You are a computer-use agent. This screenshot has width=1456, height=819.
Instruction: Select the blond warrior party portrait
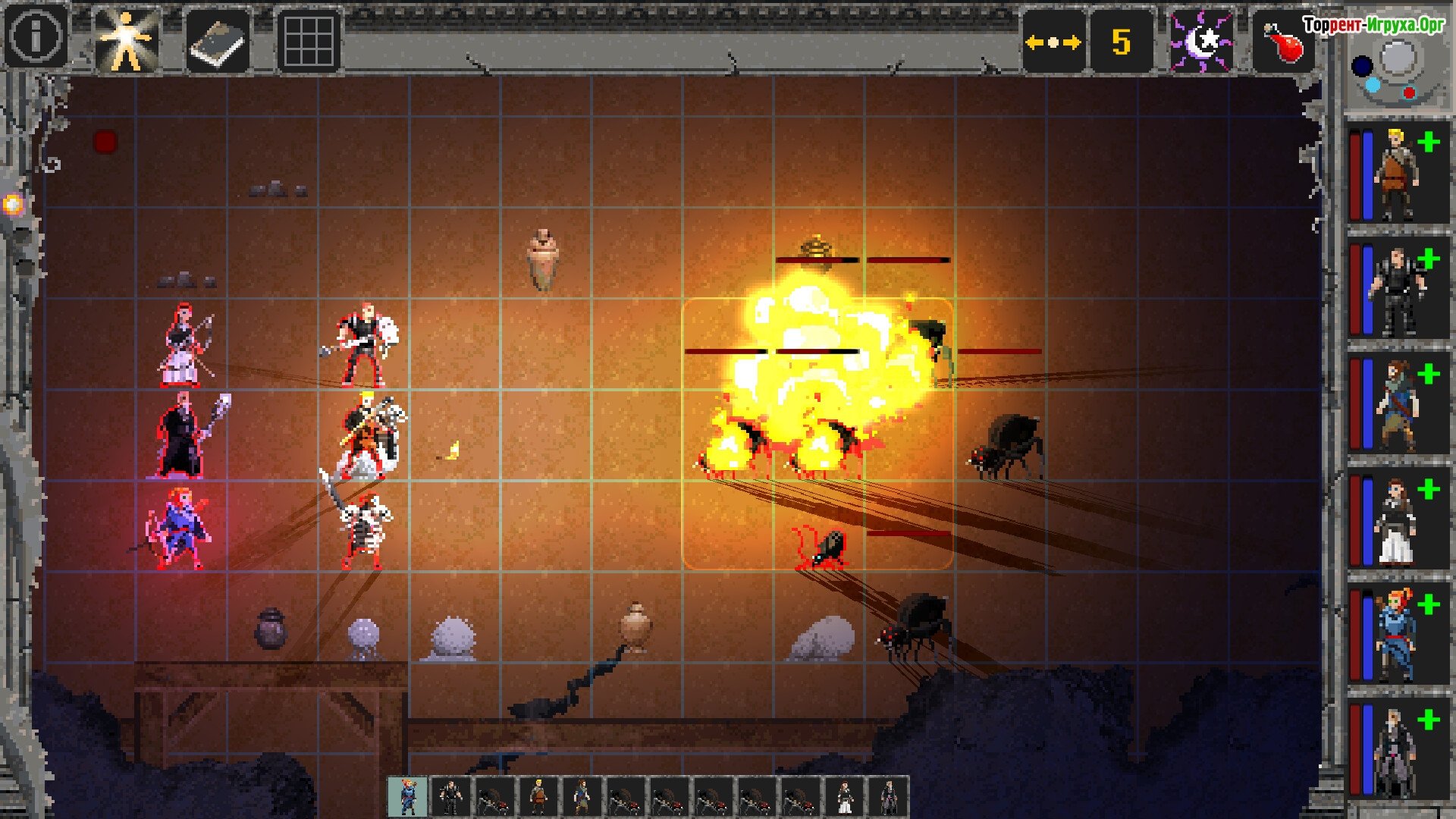(1398, 175)
